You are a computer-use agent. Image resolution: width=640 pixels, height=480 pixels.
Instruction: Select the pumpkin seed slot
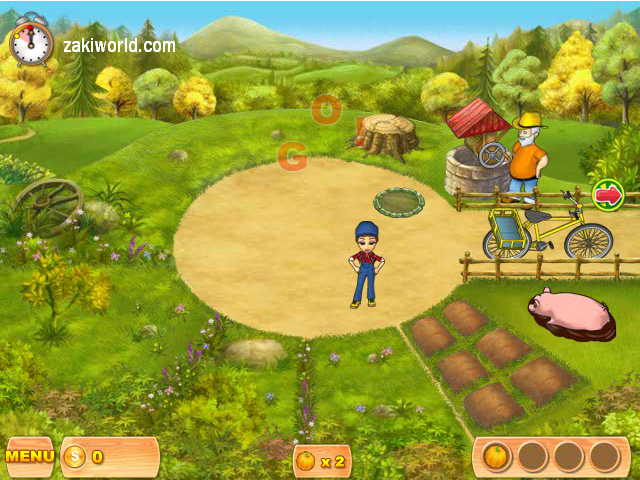(497, 457)
